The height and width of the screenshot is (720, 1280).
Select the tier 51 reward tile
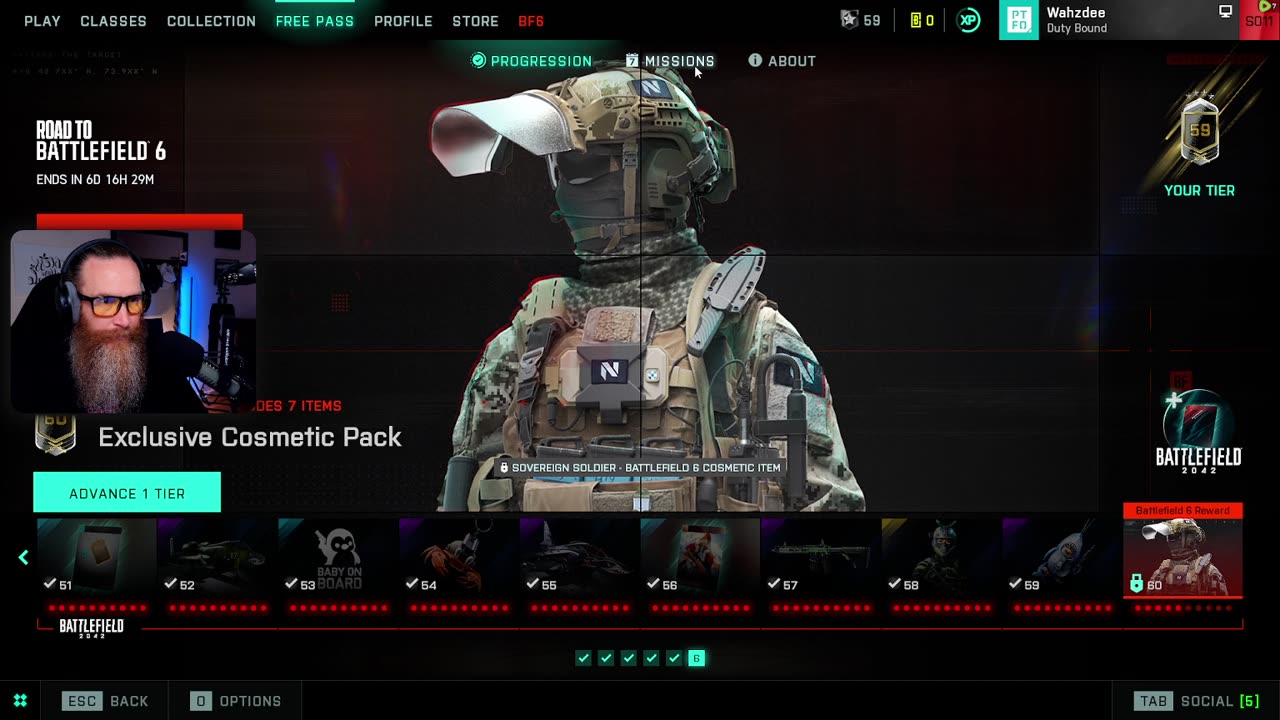[x=97, y=558]
